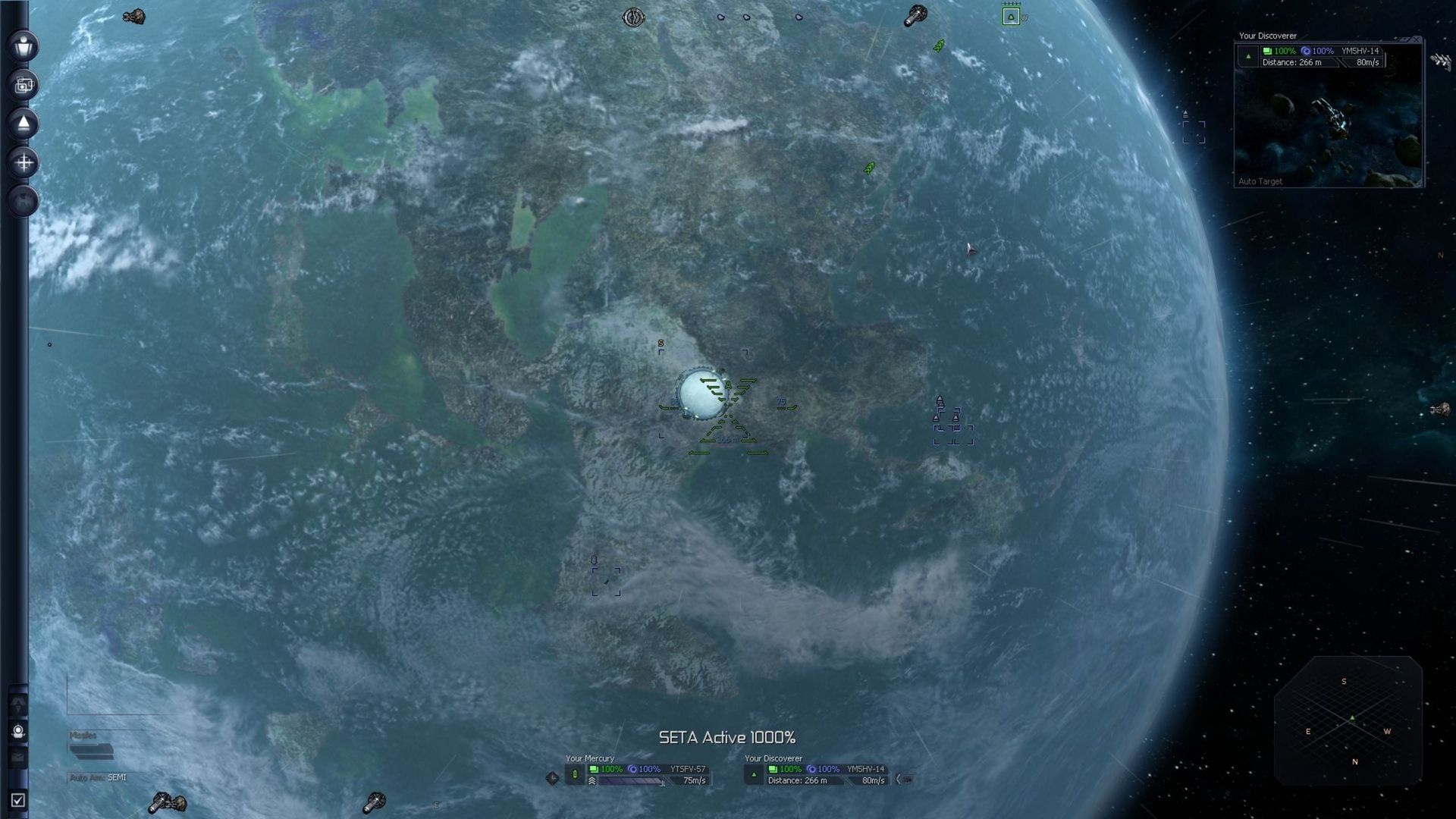The height and width of the screenshot is (819, 1456).
Task: Click the ship sidebar icon above helmet
Action: (18, 704)
